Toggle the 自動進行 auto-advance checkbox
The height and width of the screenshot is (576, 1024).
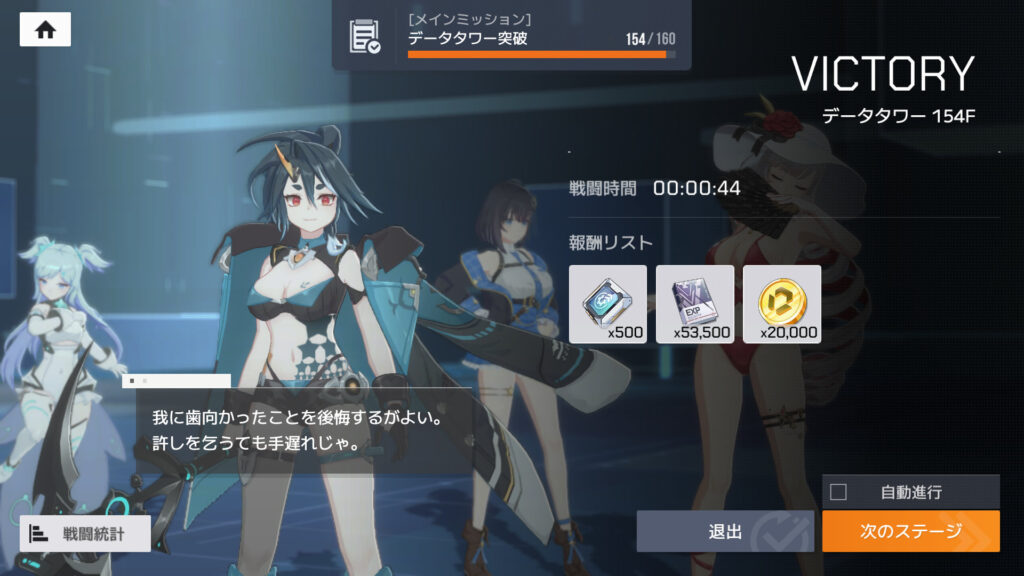point(839,492)
